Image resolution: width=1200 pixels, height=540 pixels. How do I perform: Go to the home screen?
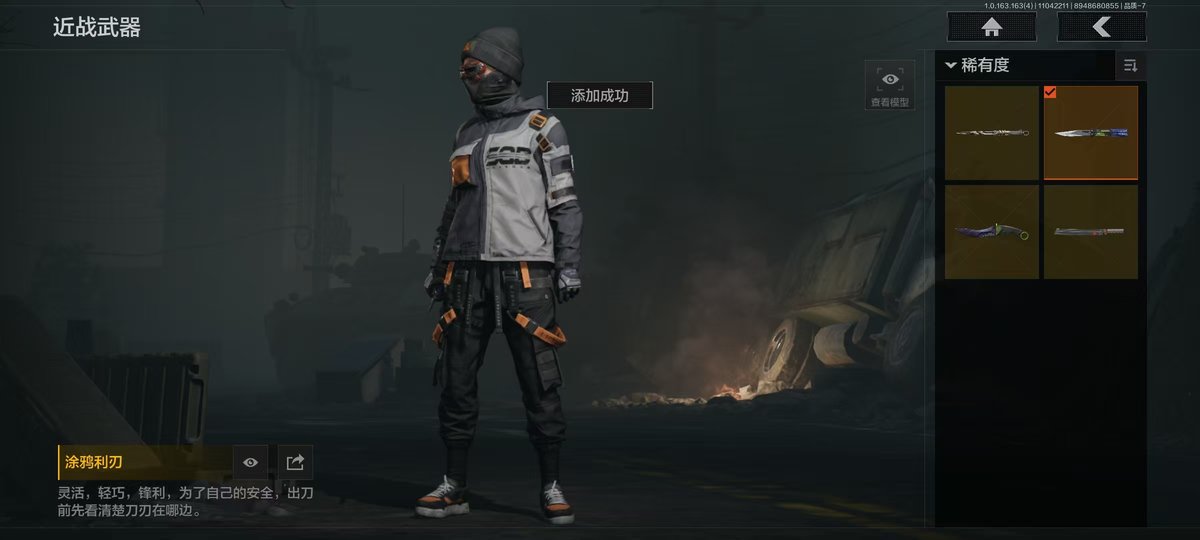pyautogui.click(x=991, y=28)
